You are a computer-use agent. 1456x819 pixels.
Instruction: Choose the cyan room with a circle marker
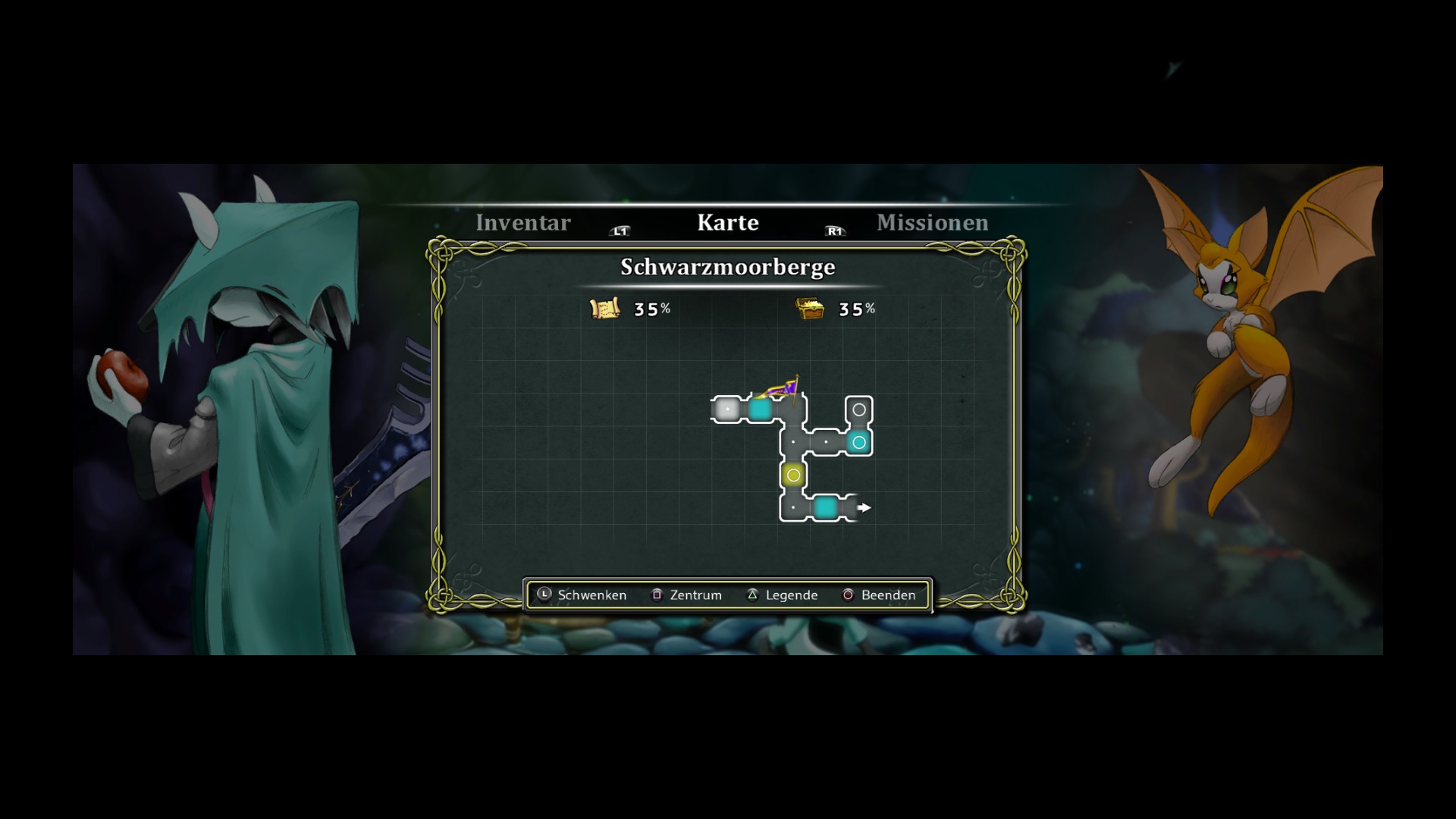858,442
